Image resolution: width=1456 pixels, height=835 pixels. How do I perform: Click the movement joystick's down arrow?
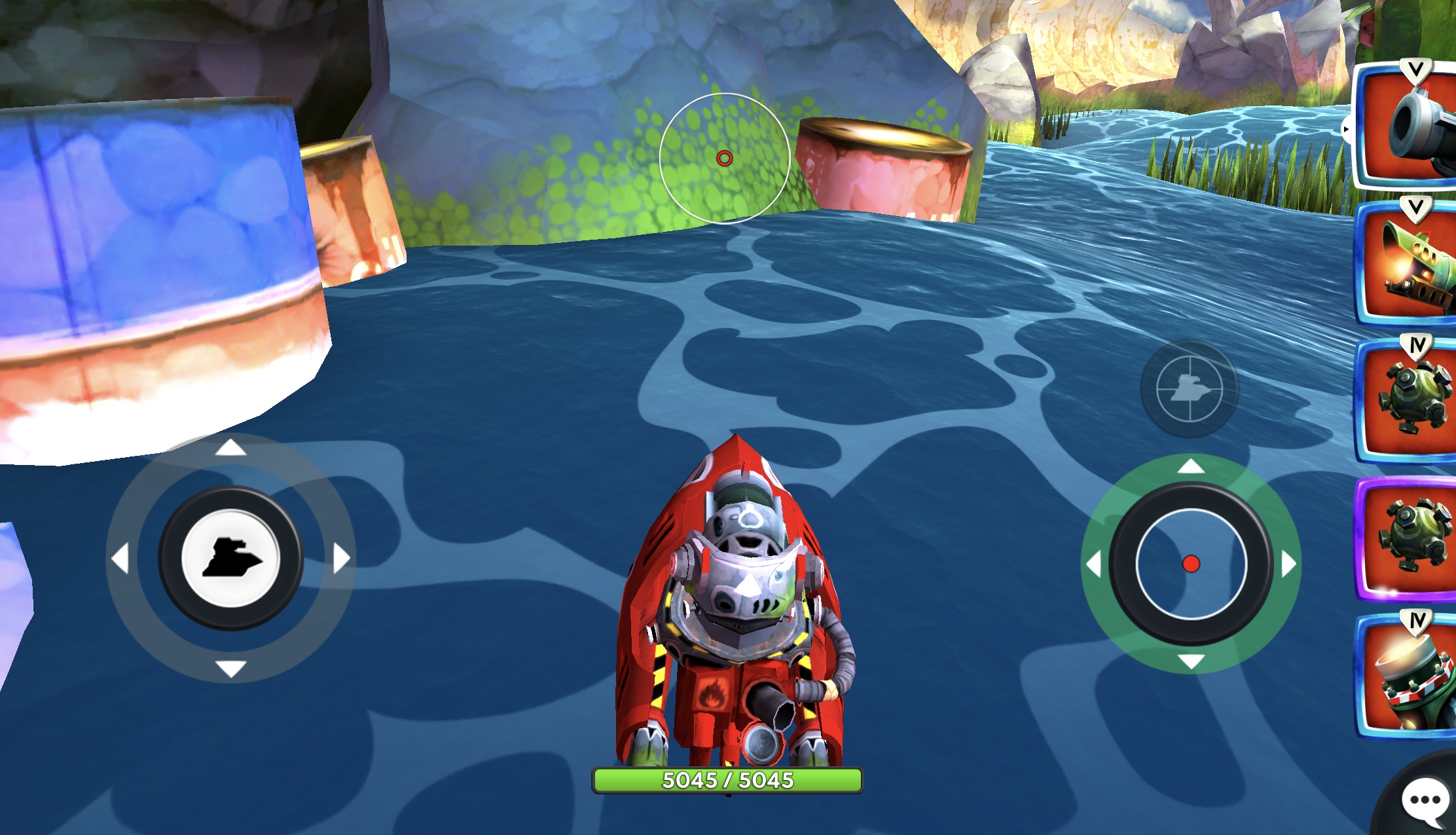(x=230, y=669)
